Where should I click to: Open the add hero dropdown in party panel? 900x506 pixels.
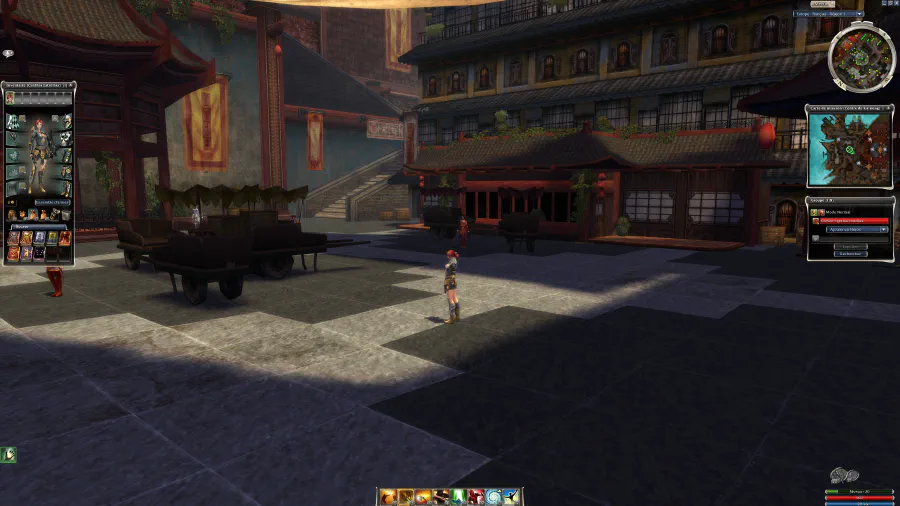857,229
